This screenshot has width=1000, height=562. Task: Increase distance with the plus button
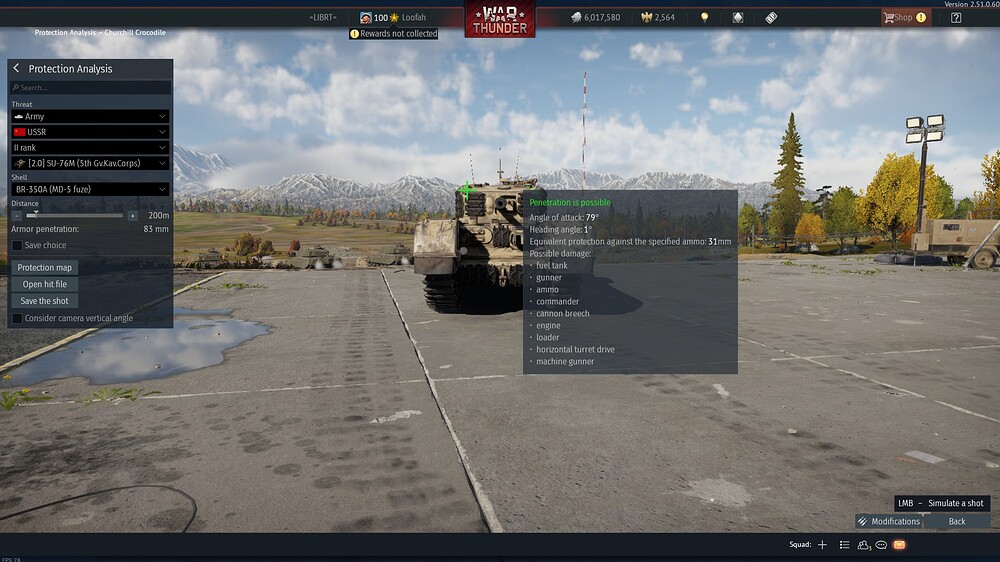pyautogui.click(x=133, y=215)
